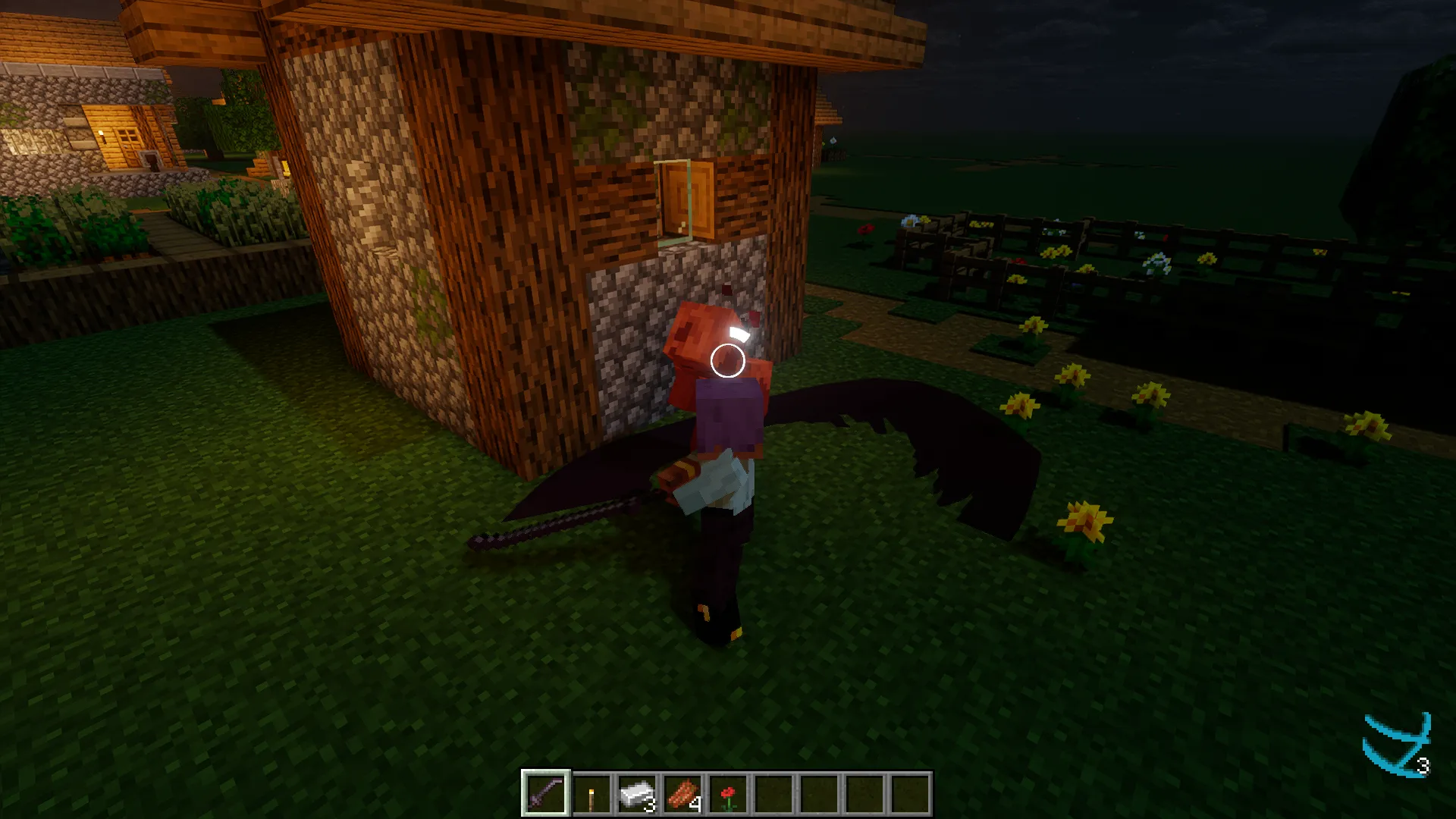The height and width of the screenshot is (819, 1456).
Task: Select the poppy flower in the hotbar
Action: coord(730,794)
